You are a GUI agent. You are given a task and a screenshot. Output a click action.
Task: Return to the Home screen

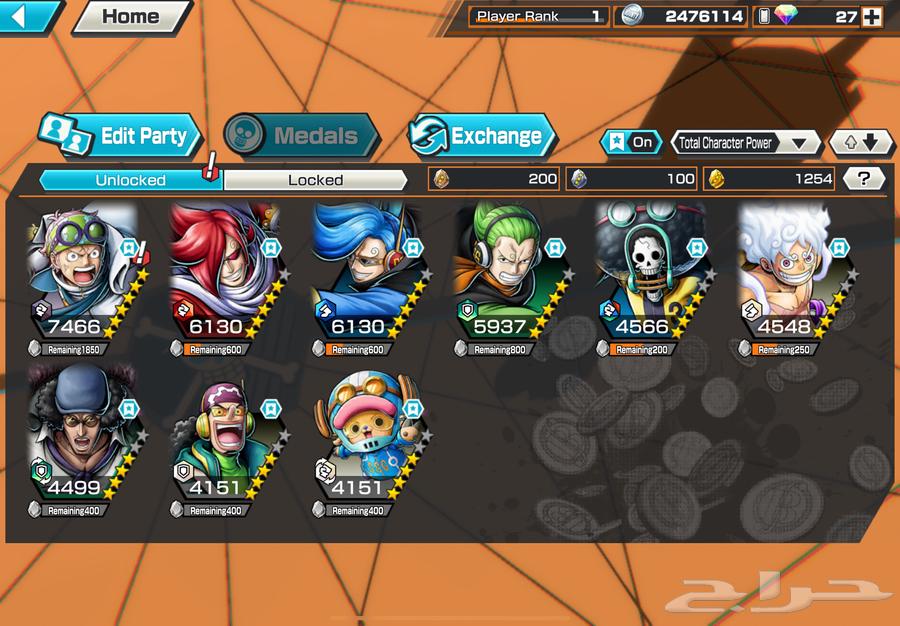130,16
